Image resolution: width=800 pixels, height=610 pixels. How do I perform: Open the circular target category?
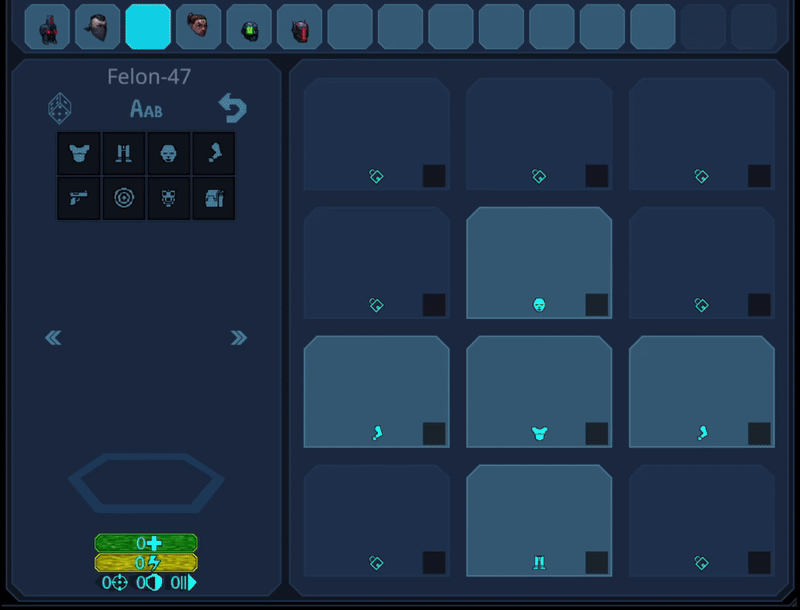click(123, 198)
